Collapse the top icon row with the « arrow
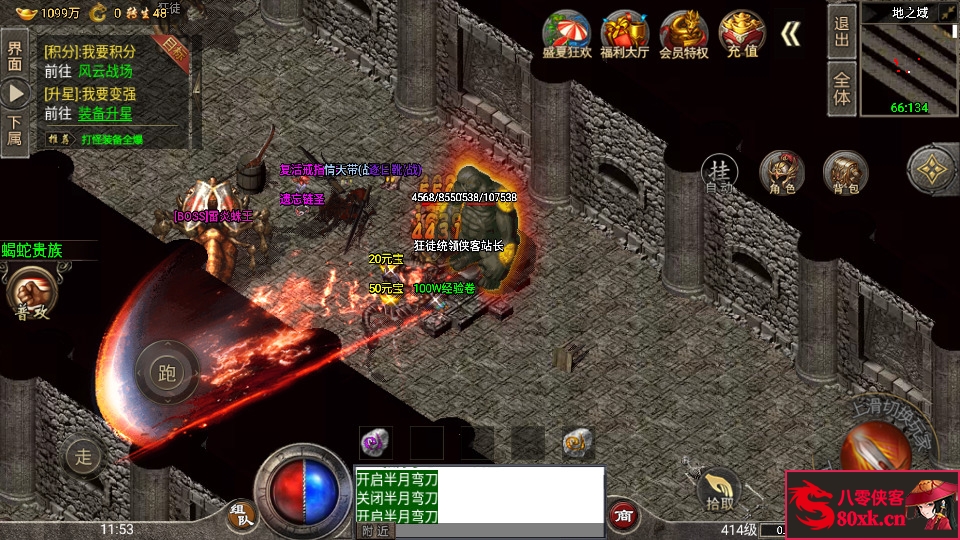This screenshot has height=540, width=960. pos(790,34)
